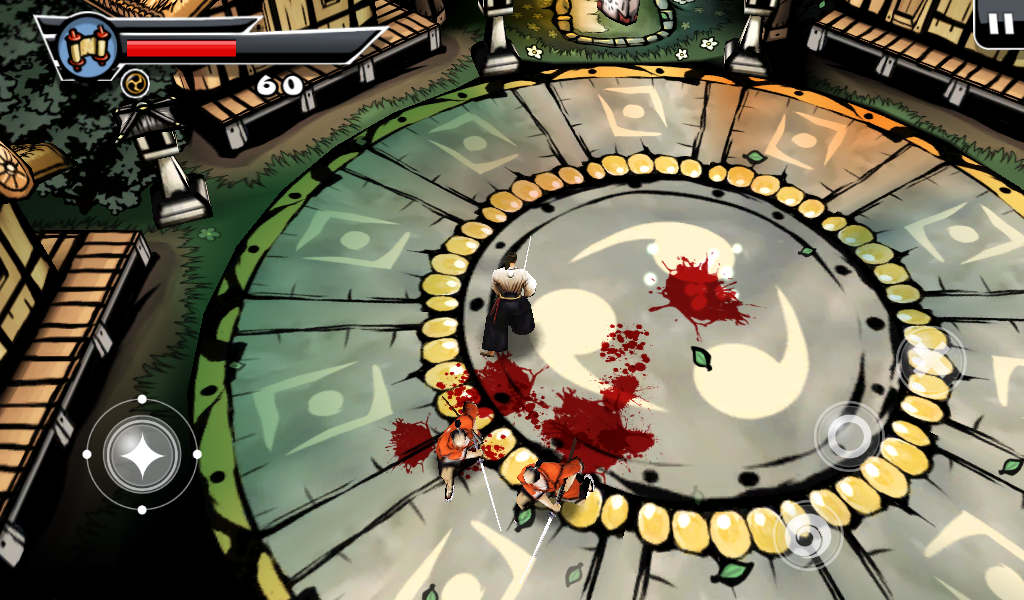Pause the game with the top-right button
Image resolution: width=1024 pixels, height=600 pixels.
pos(1000,22)
